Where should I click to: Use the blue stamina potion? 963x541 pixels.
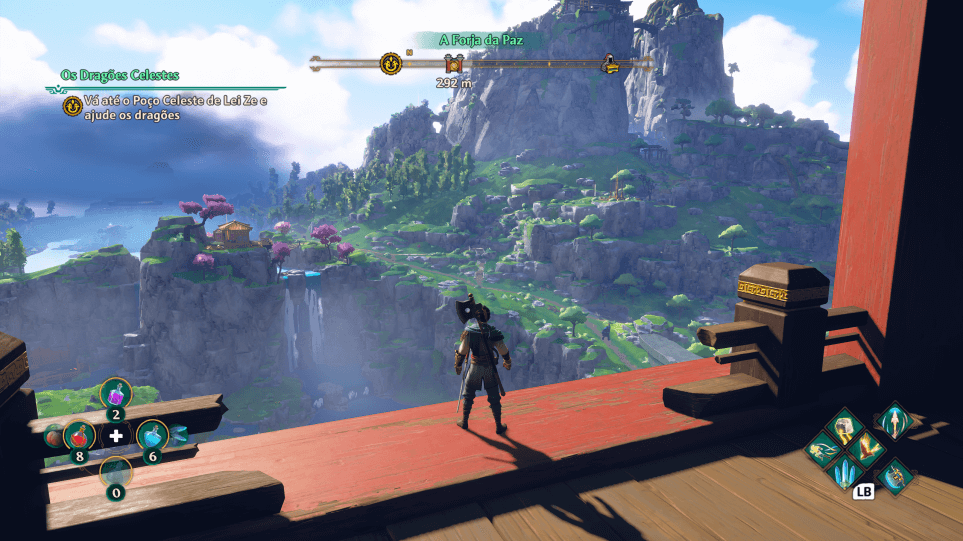pyautogui.click(x=151, y=436)
